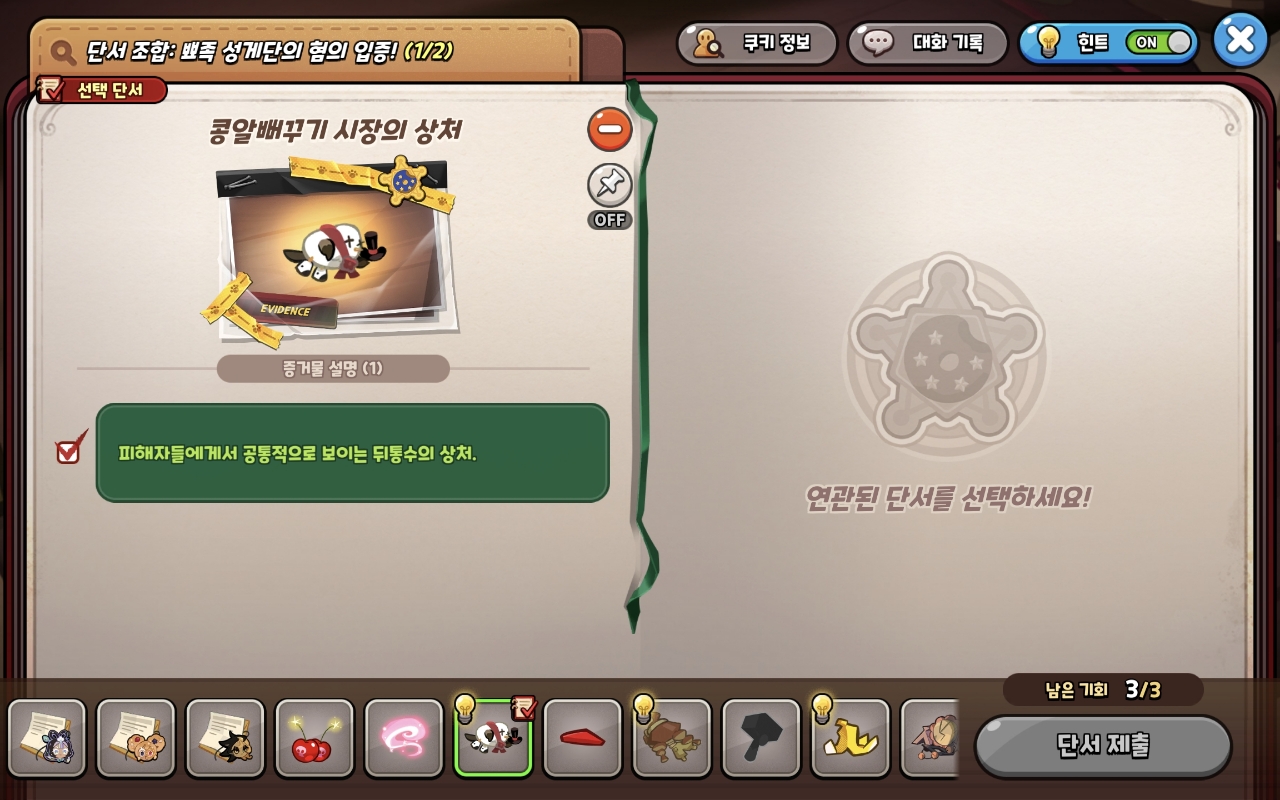
Task: Select the red chili evidence icon
Action: pos(583,738)
